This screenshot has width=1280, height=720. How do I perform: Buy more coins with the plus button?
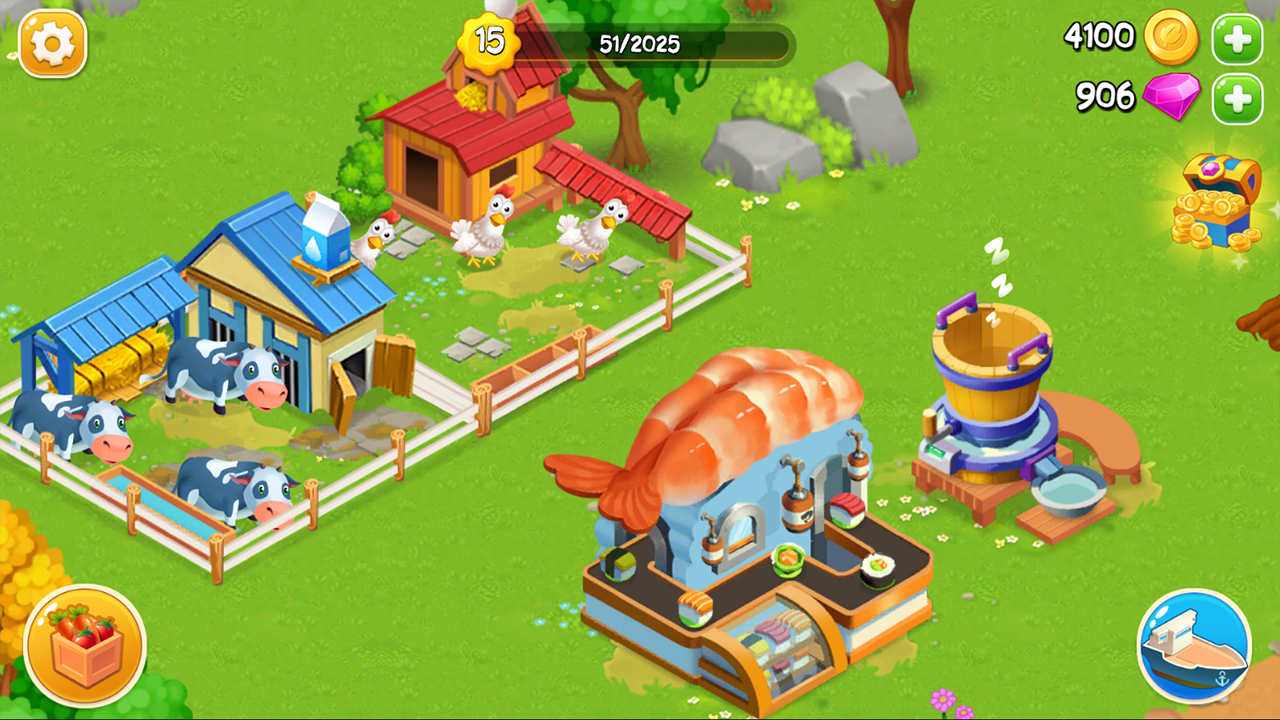(1236, 40)
